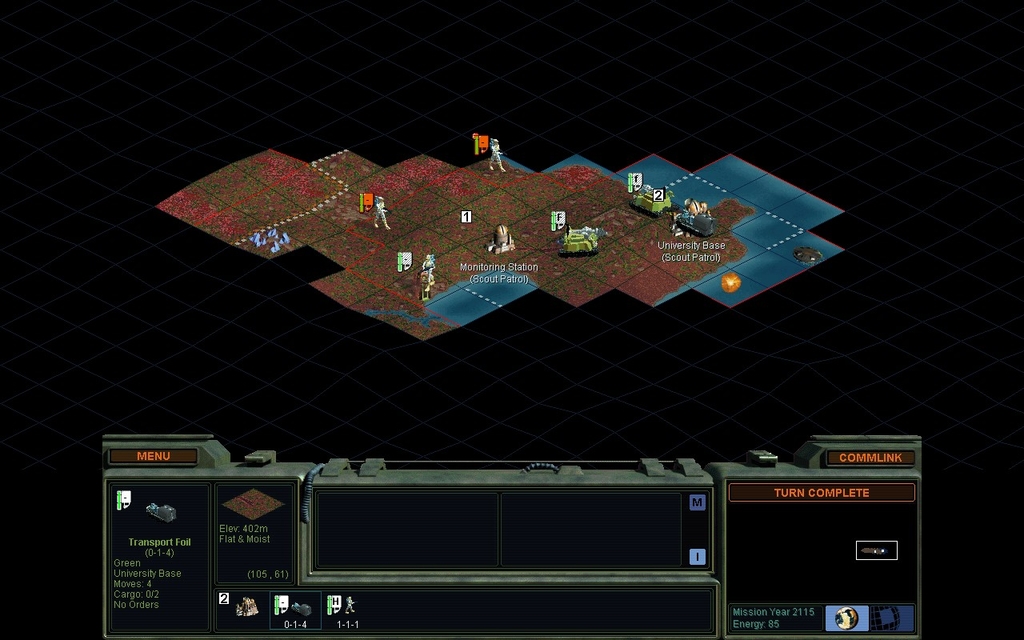Open the MENU button
This screenshot has height=640, width=1024.
click(x=153, y=456)
